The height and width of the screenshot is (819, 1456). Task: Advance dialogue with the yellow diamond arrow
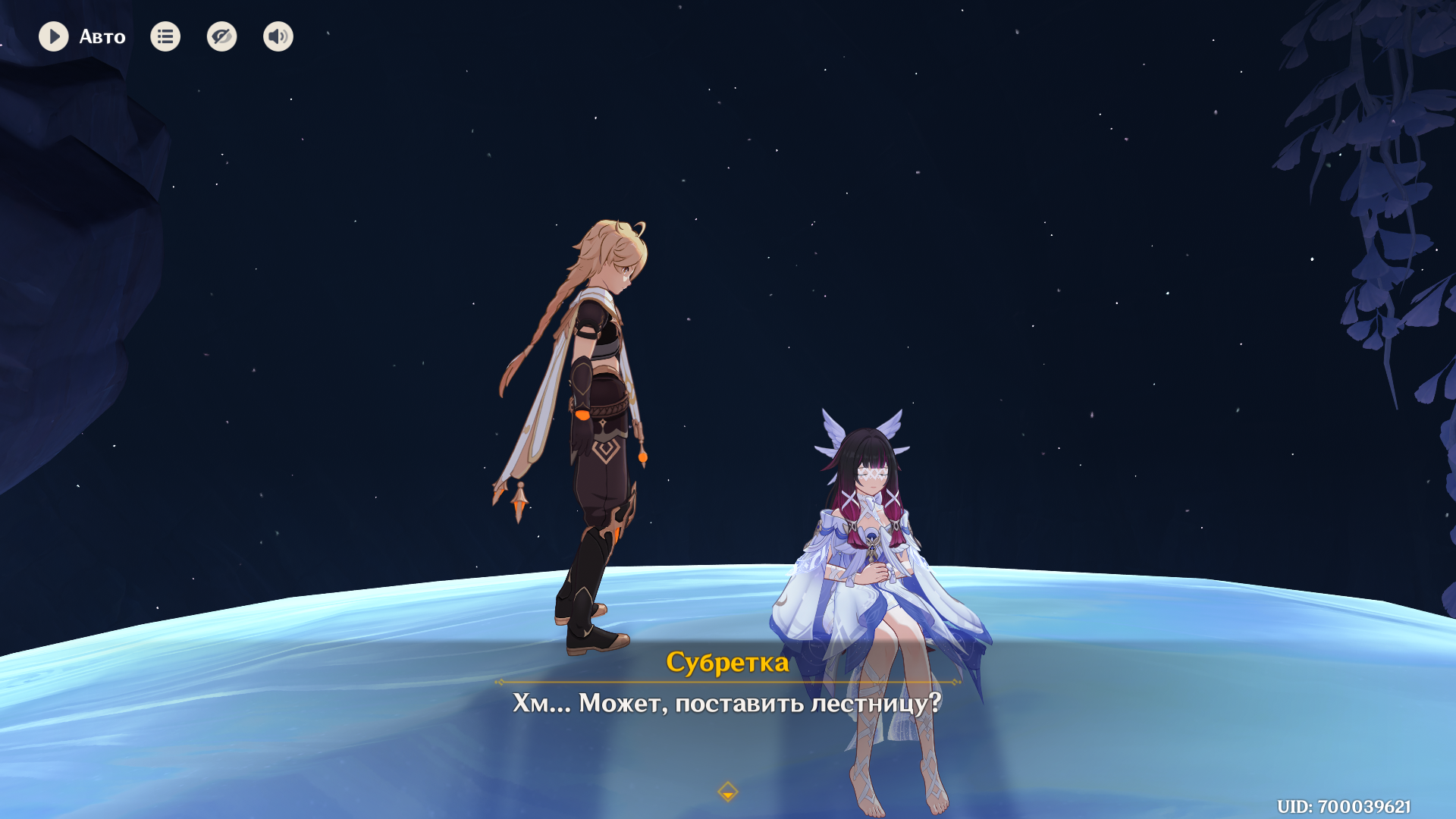click(727, 792)
